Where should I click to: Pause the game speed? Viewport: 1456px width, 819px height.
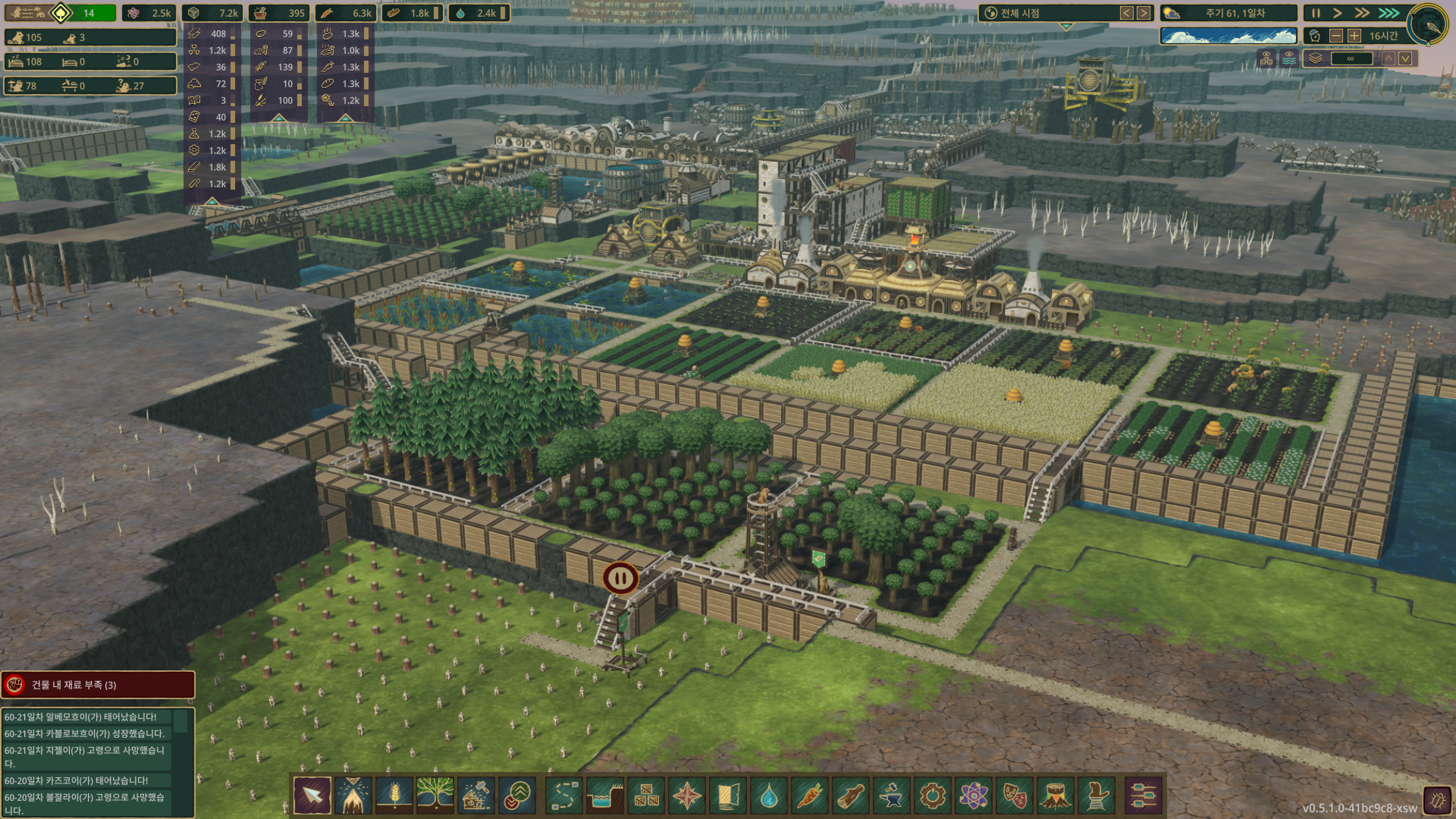1316,13
